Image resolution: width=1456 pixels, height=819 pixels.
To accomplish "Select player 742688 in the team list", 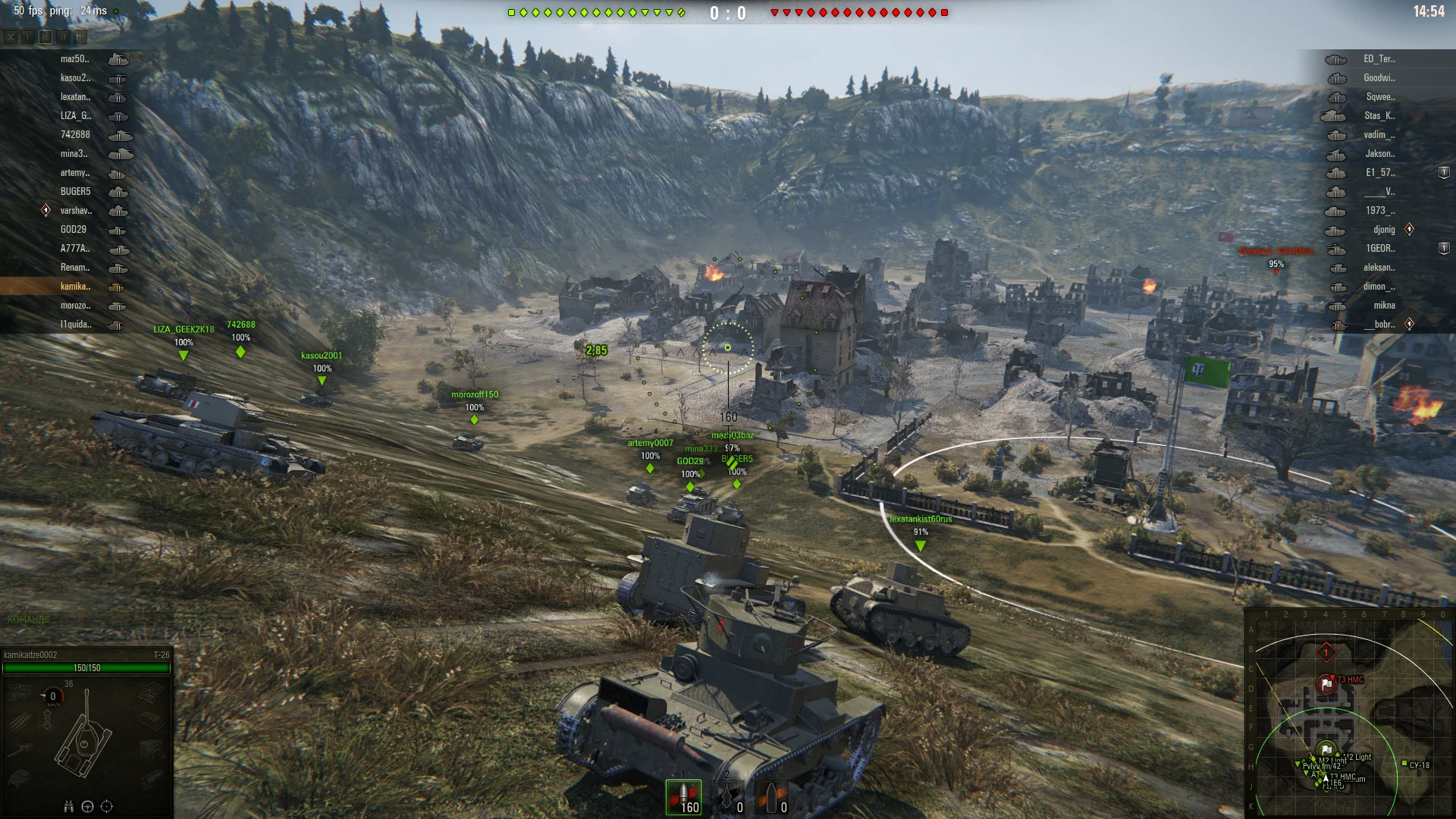I will point(75,135).
